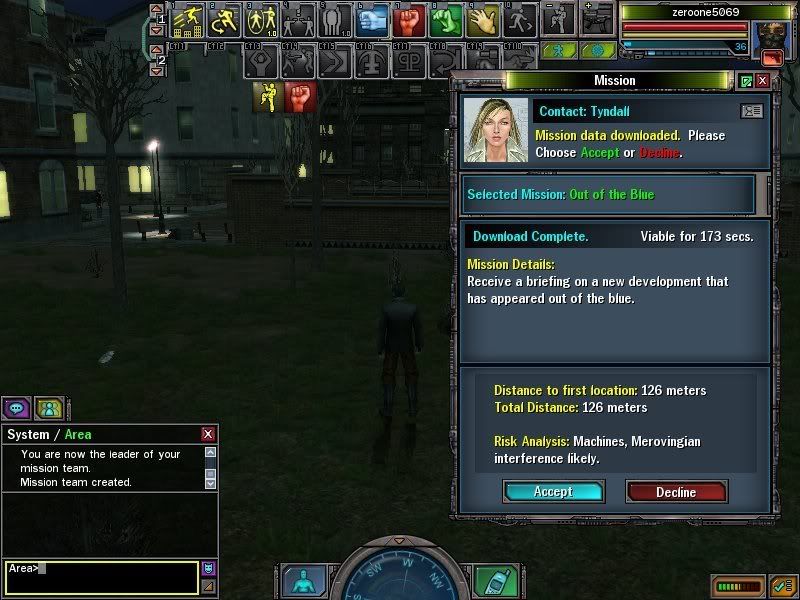Open the green cell phone button
Image resolution: width=800 pixels, height=600 pixels.
tap(490, 581)
